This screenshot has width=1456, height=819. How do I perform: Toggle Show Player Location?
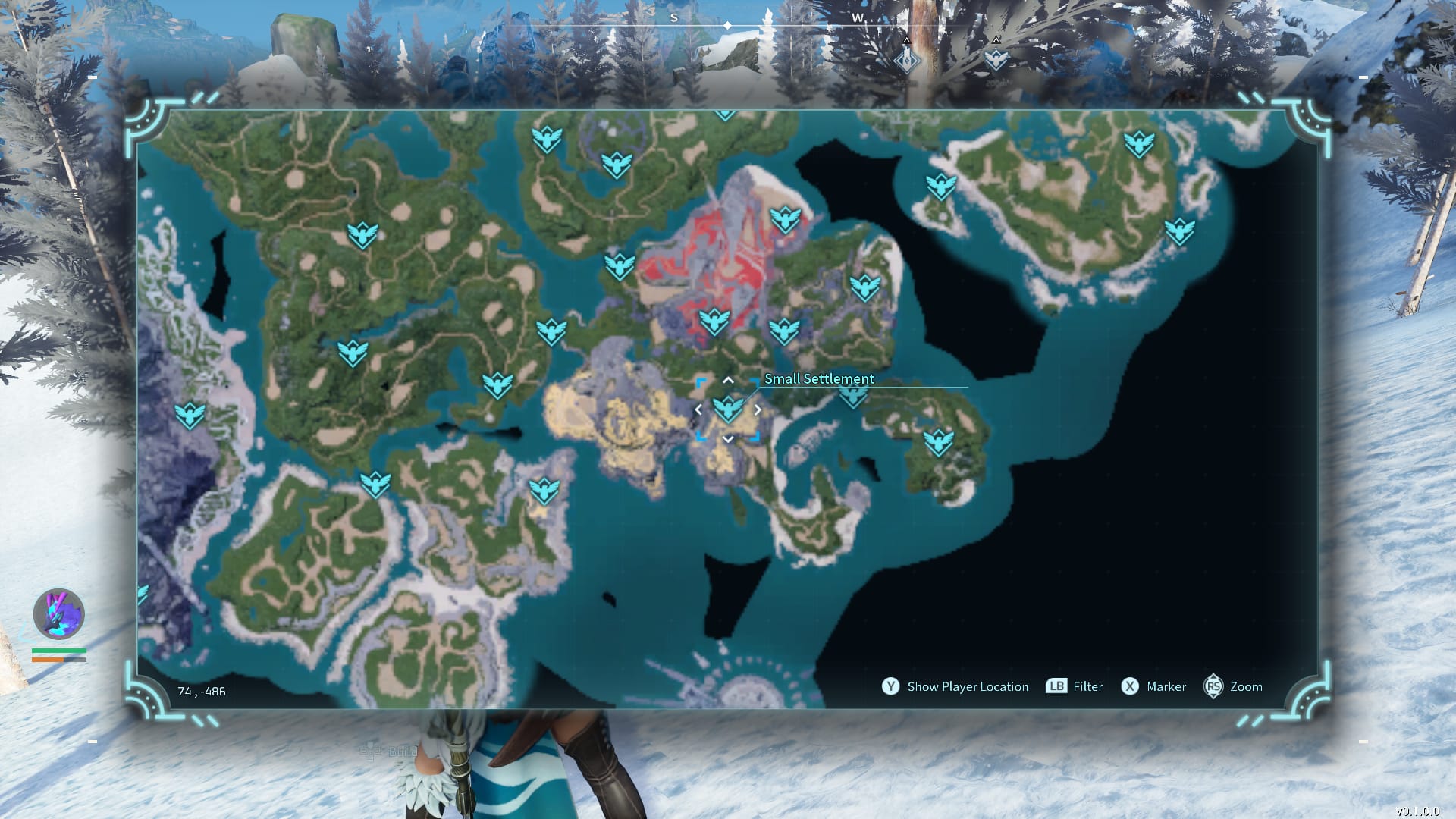pyautogui.click(x=968, y=686)
